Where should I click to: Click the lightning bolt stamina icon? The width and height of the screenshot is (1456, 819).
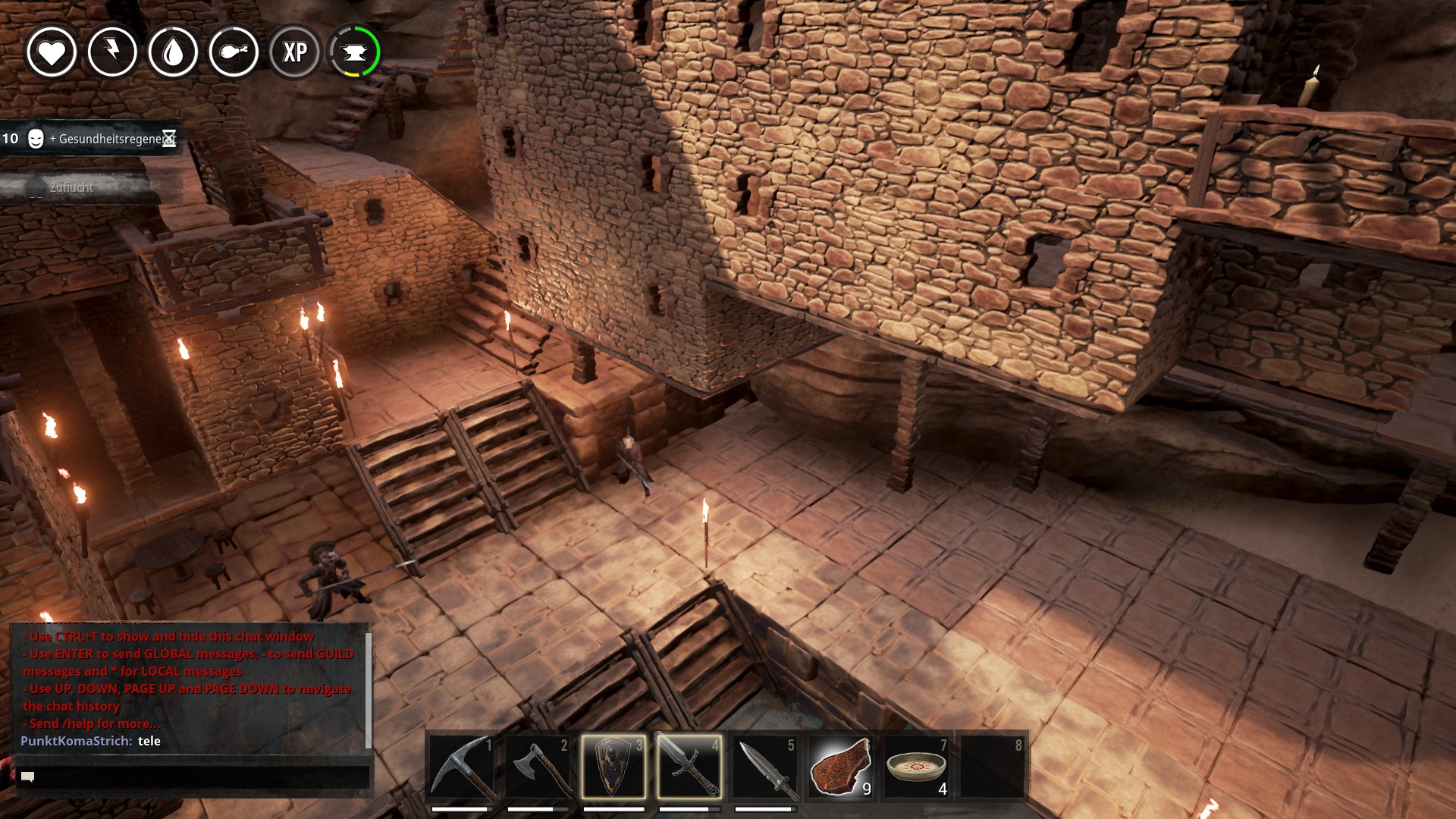pos(112,52)
